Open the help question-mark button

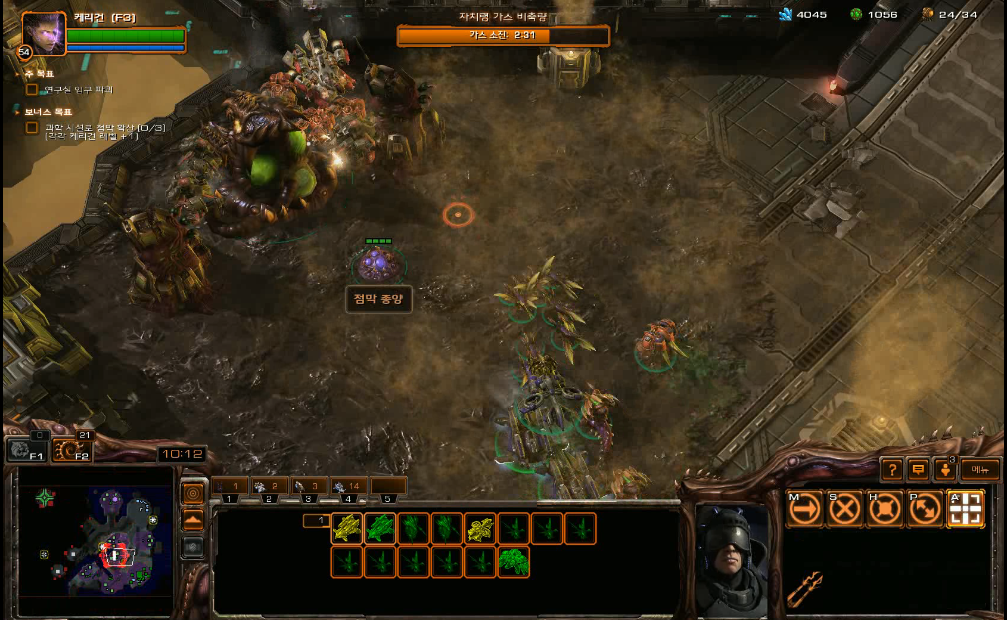(x=892, y=469)
